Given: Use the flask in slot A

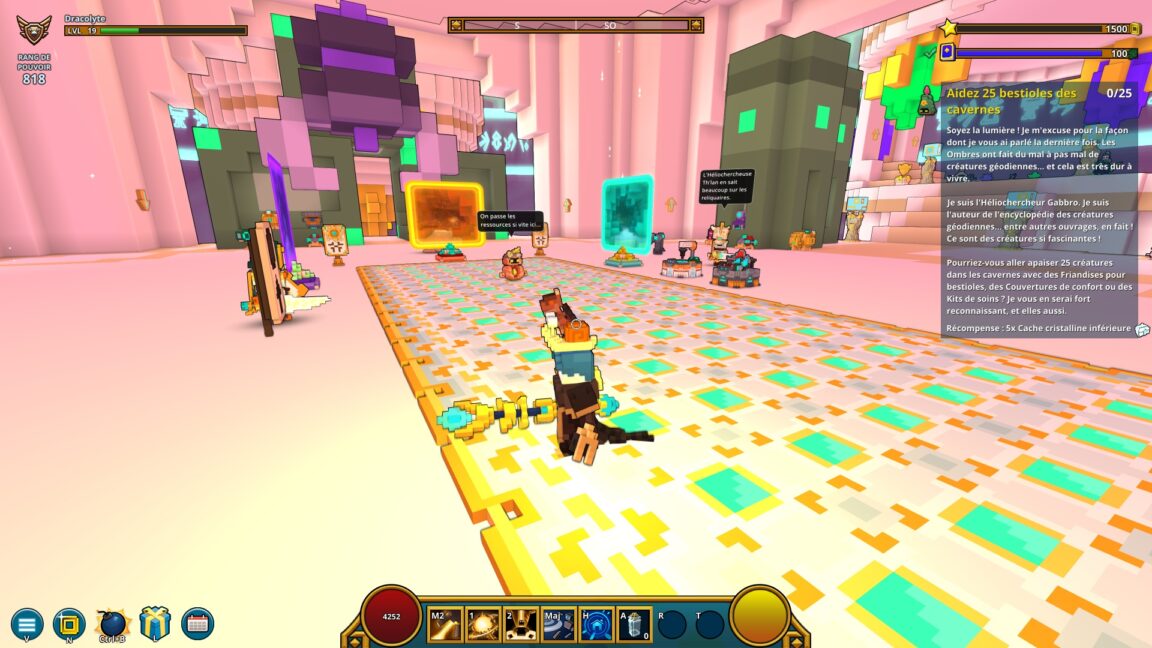Looking at the screenshot, I should coord(635,624).
